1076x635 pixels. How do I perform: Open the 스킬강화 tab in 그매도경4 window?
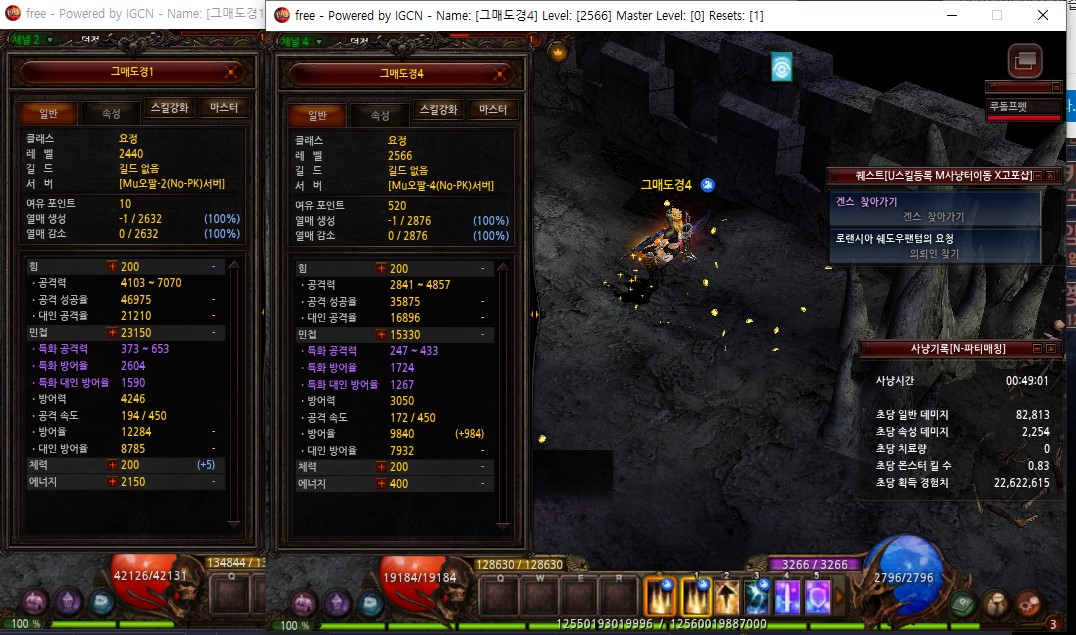coord(438,110)
